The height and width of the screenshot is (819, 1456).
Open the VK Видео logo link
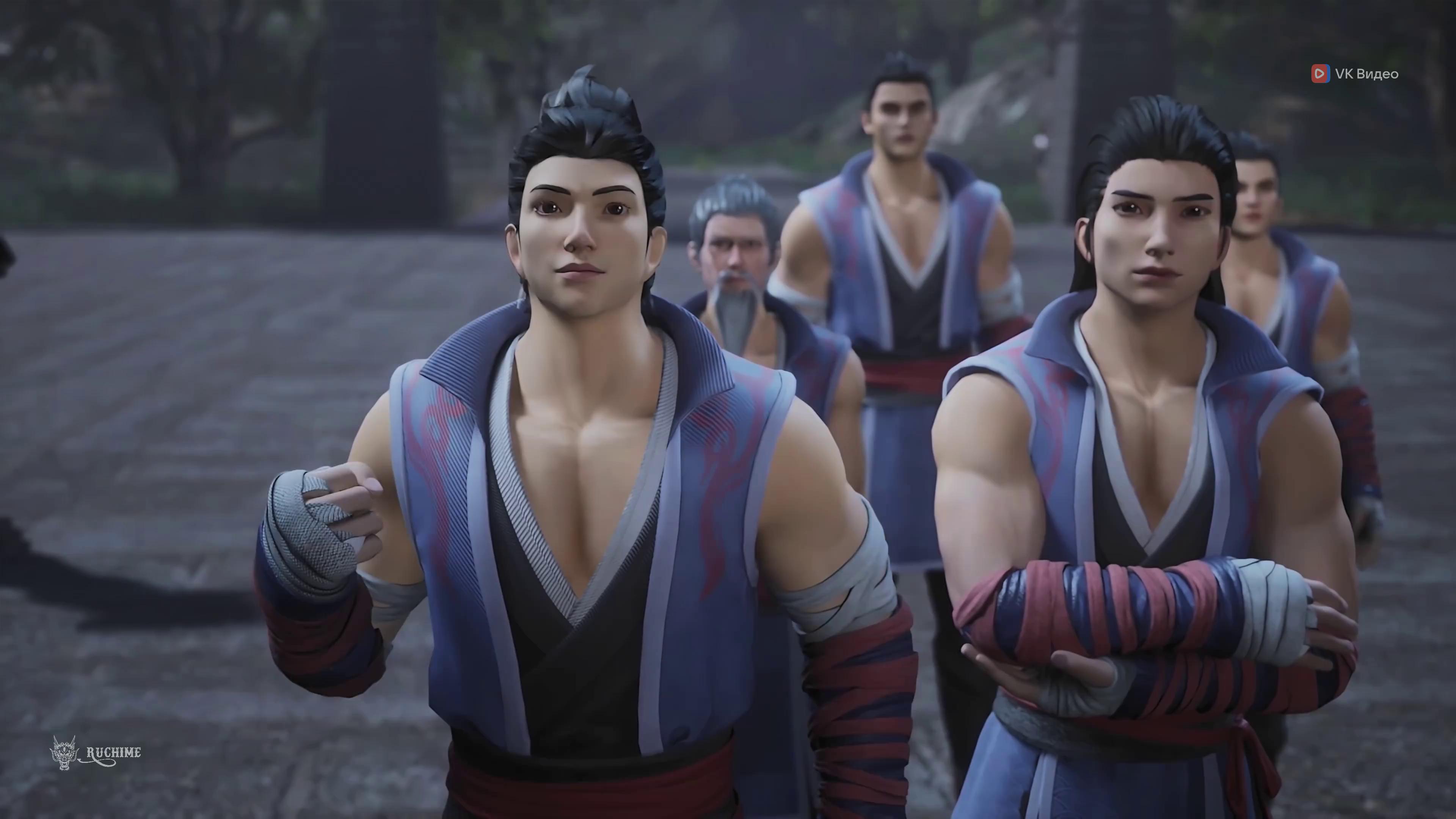coord(1355,74)
